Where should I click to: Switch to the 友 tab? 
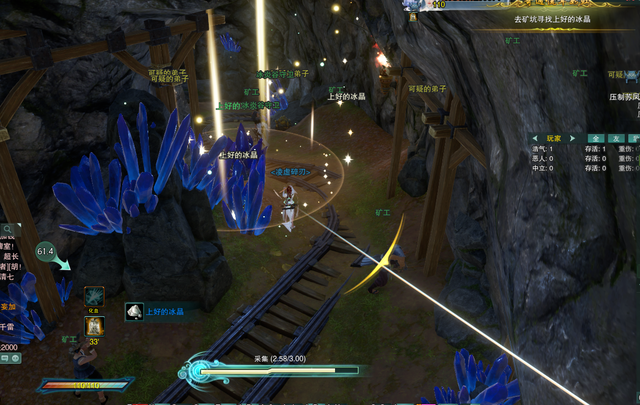(616, 138)
